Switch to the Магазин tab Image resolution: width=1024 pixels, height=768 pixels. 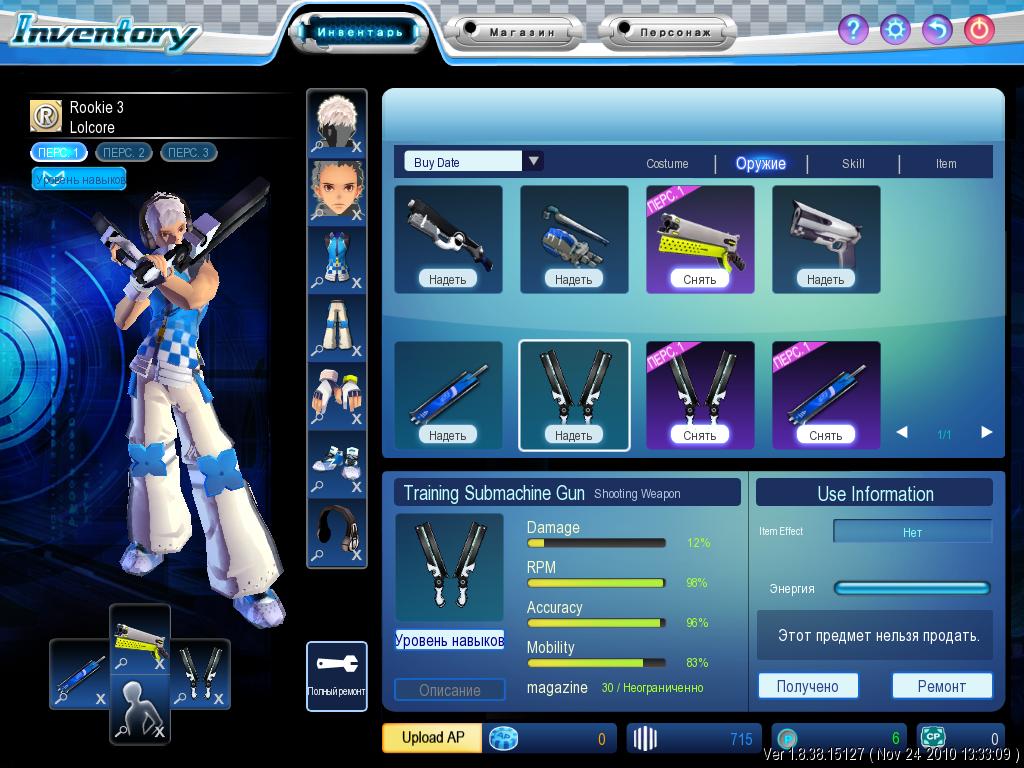521,32
